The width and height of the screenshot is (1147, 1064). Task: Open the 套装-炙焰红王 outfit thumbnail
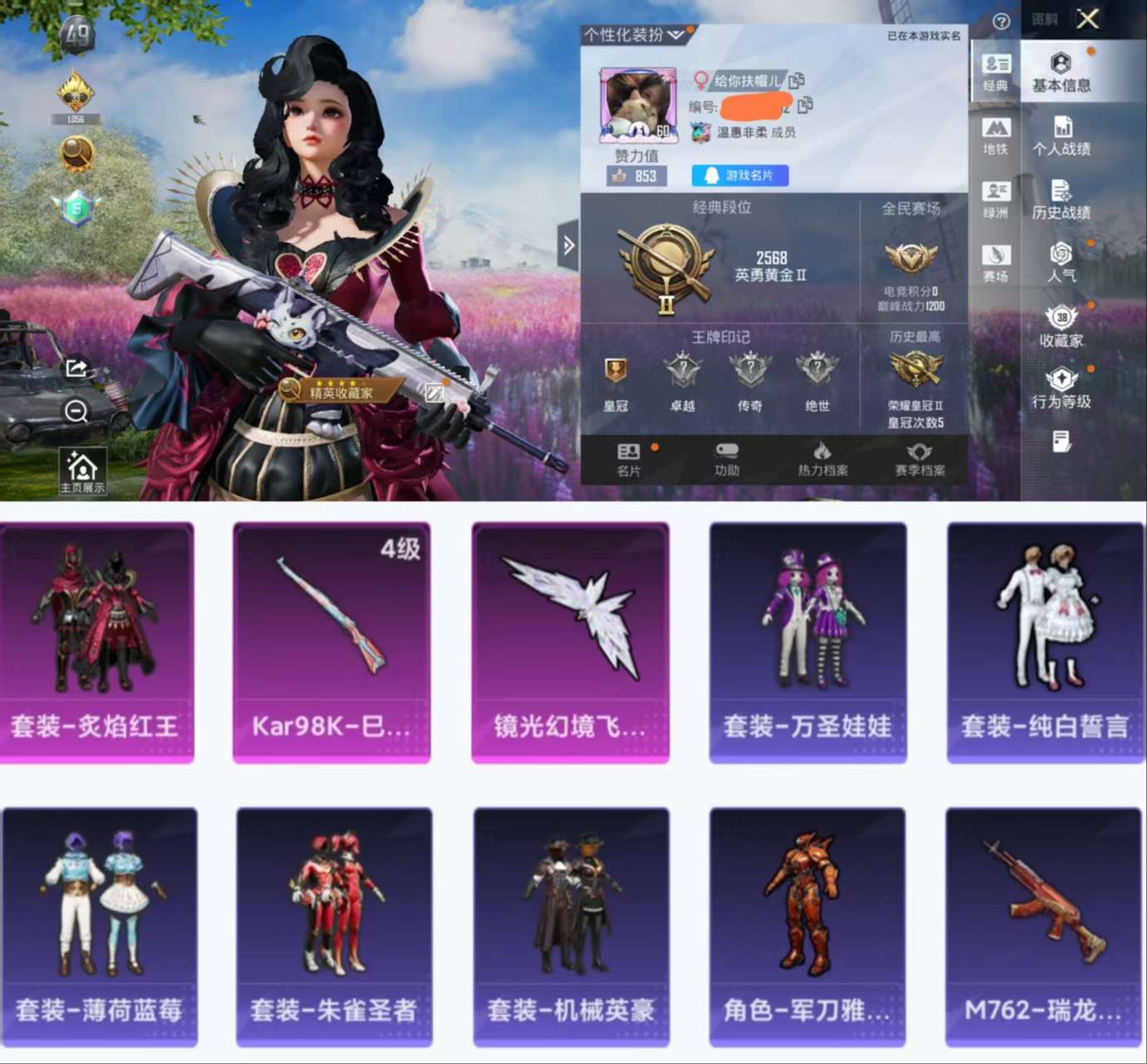(x=97, y=641)
